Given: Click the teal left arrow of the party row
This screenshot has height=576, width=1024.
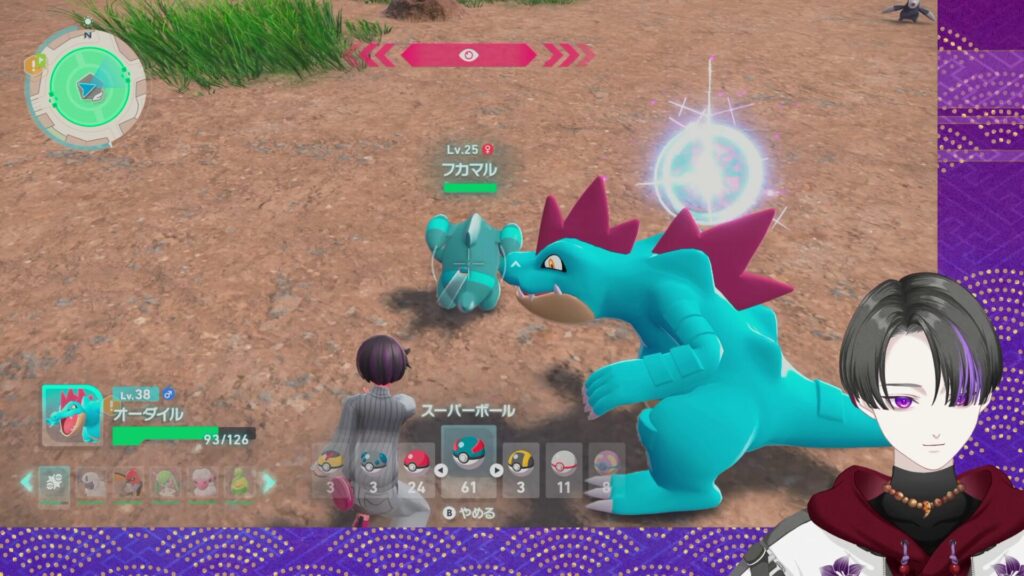Looking at the screenshot, I should point(27,483).
